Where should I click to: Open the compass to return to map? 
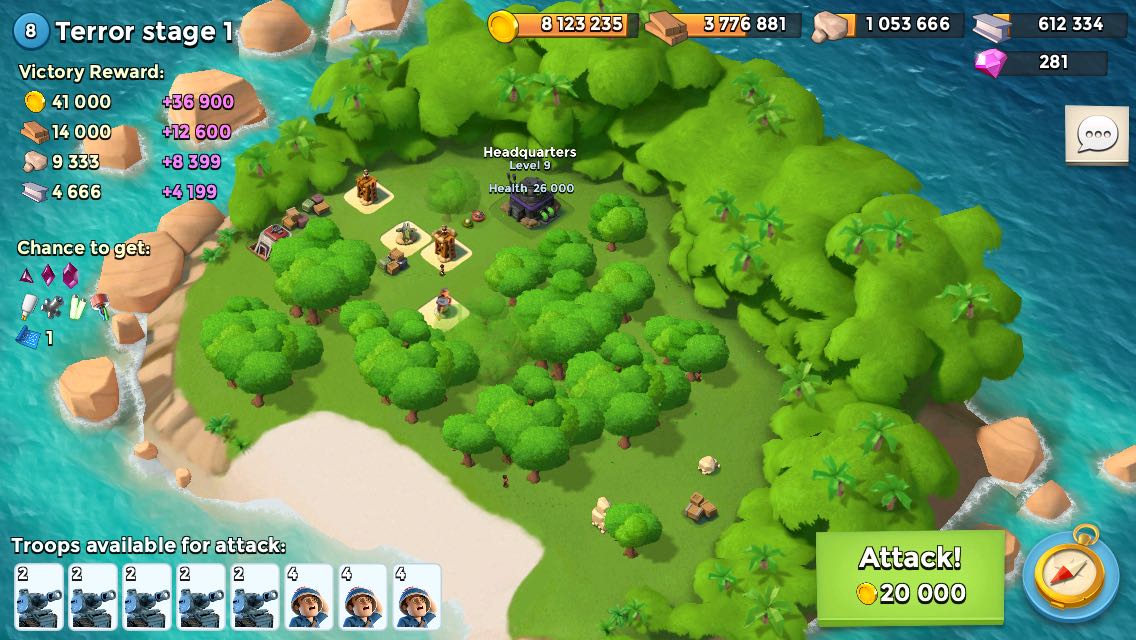pos(1071,575)
